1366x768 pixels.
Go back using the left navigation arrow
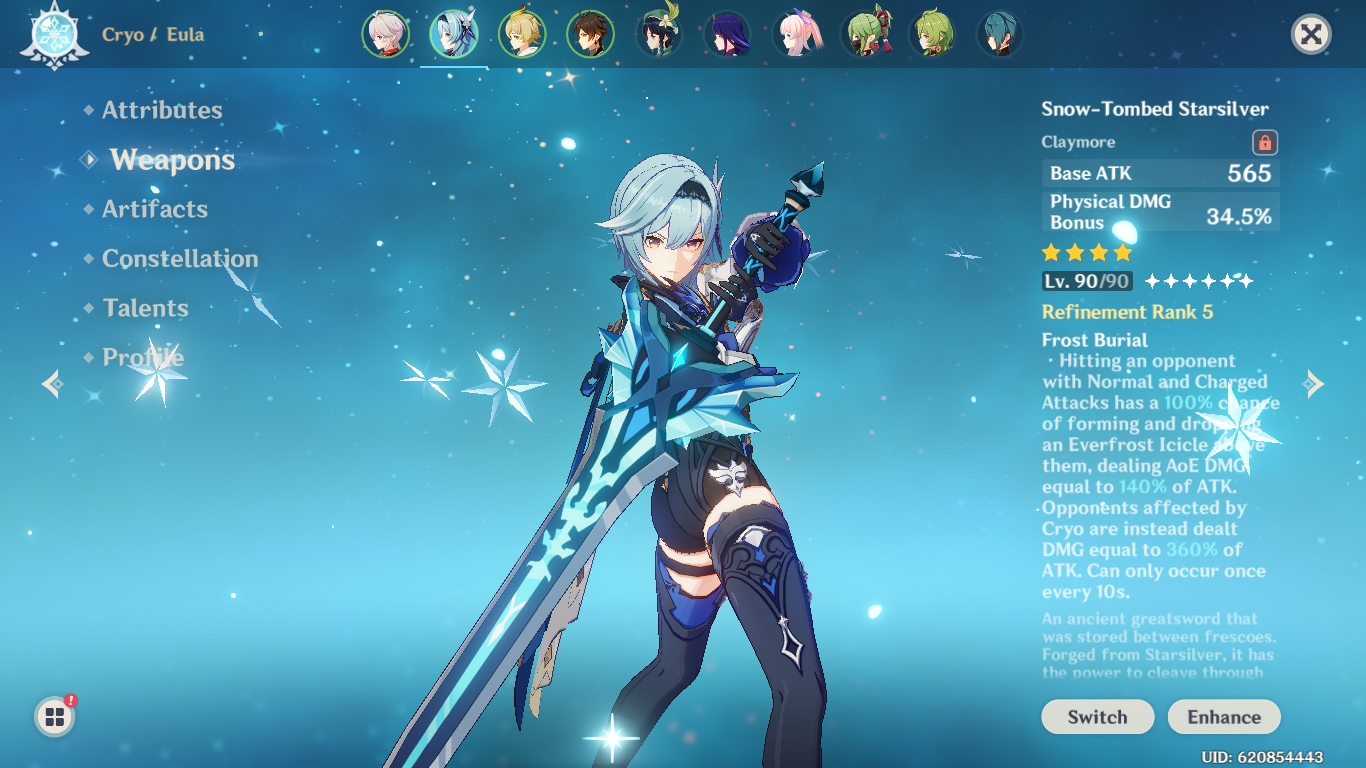point(52,382)
